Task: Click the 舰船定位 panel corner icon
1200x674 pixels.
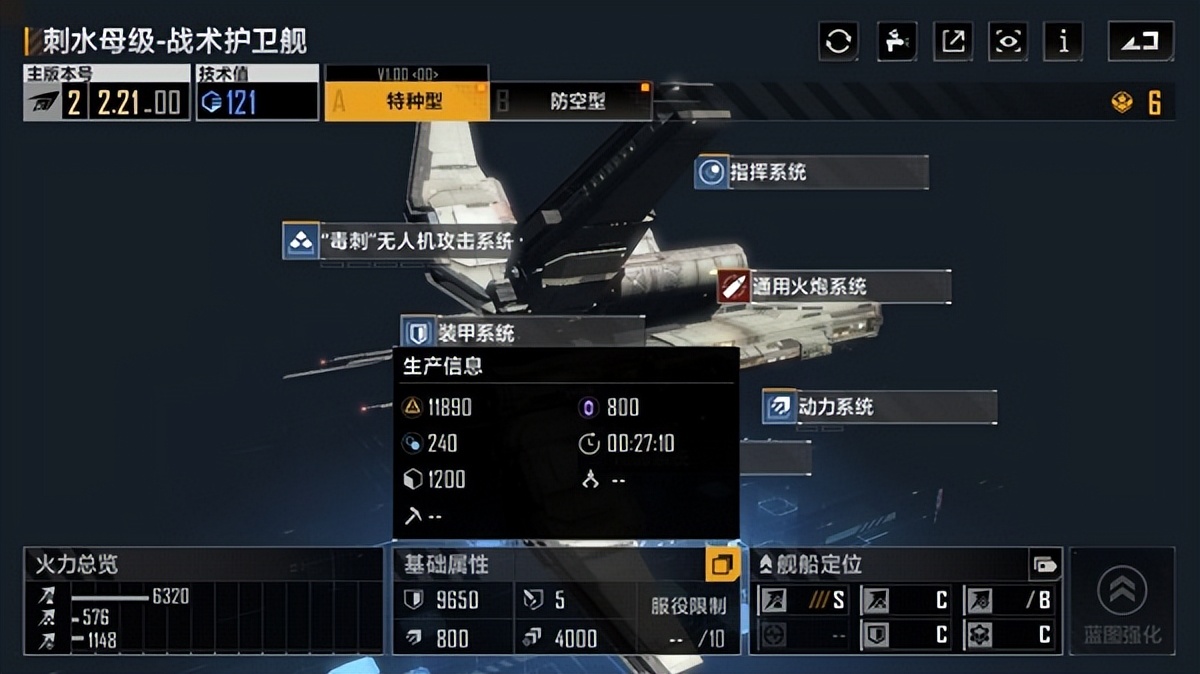Action: (1045, 565)
